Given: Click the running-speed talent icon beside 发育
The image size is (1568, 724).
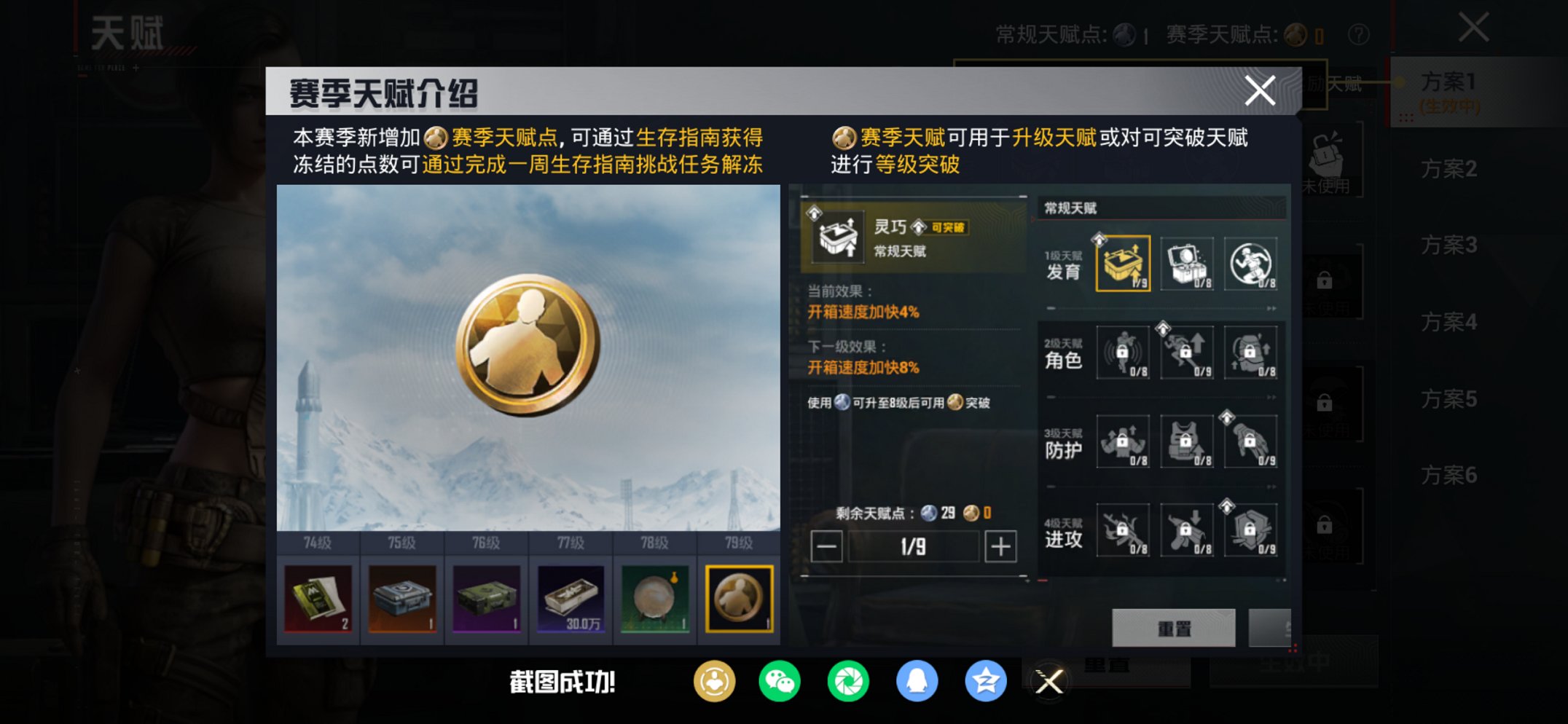Looking at the screenshot, I should 1250,264.
